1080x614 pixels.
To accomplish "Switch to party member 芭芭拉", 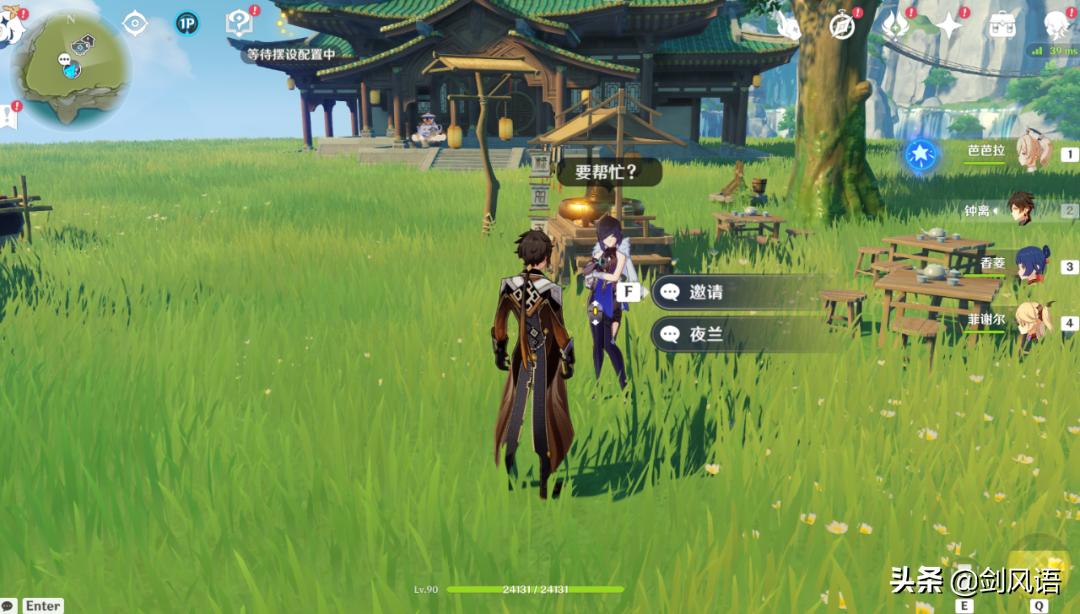I will click(1032, 153).
